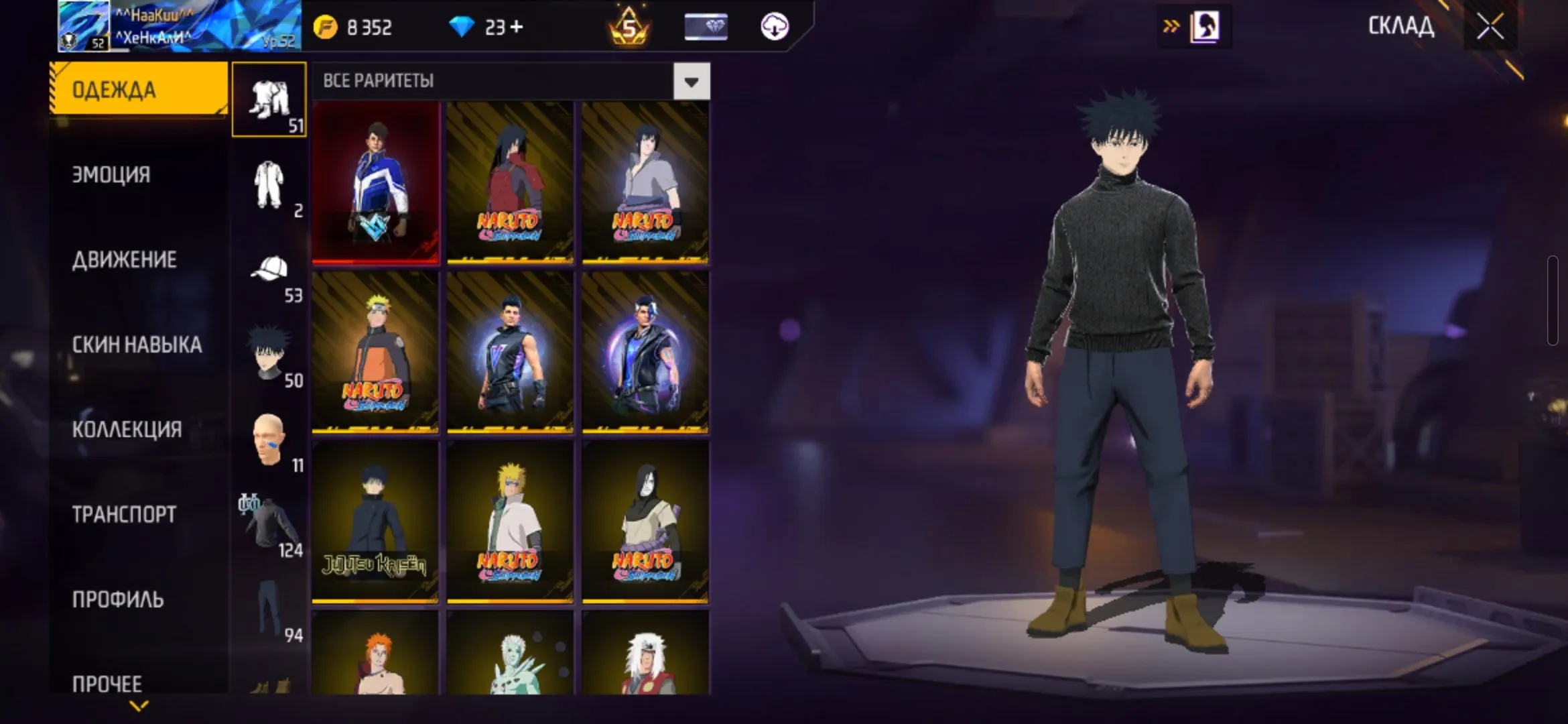1568x724 pixels.
Task: Click the diamond currency icon
Action: [x=461, y=27]
